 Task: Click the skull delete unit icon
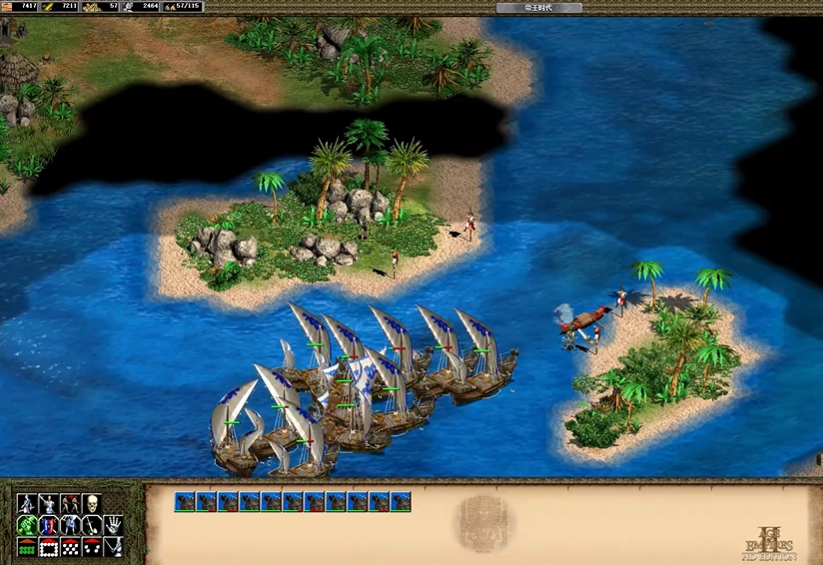(x=92, y=503)
